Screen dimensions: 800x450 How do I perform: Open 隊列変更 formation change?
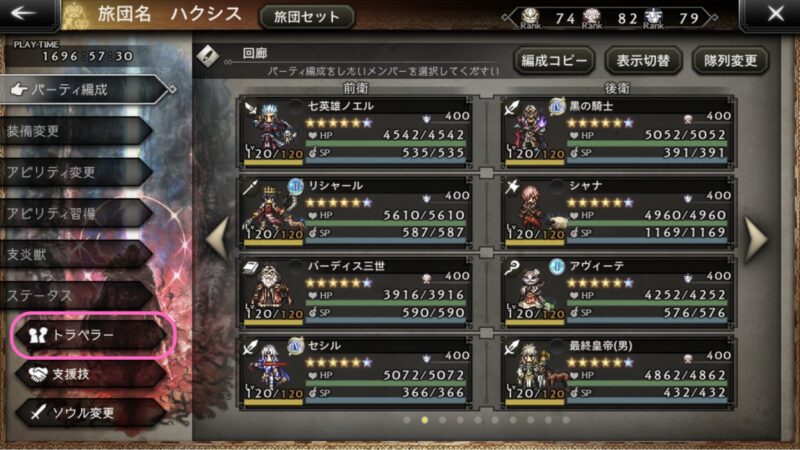(x=730, y=59)
